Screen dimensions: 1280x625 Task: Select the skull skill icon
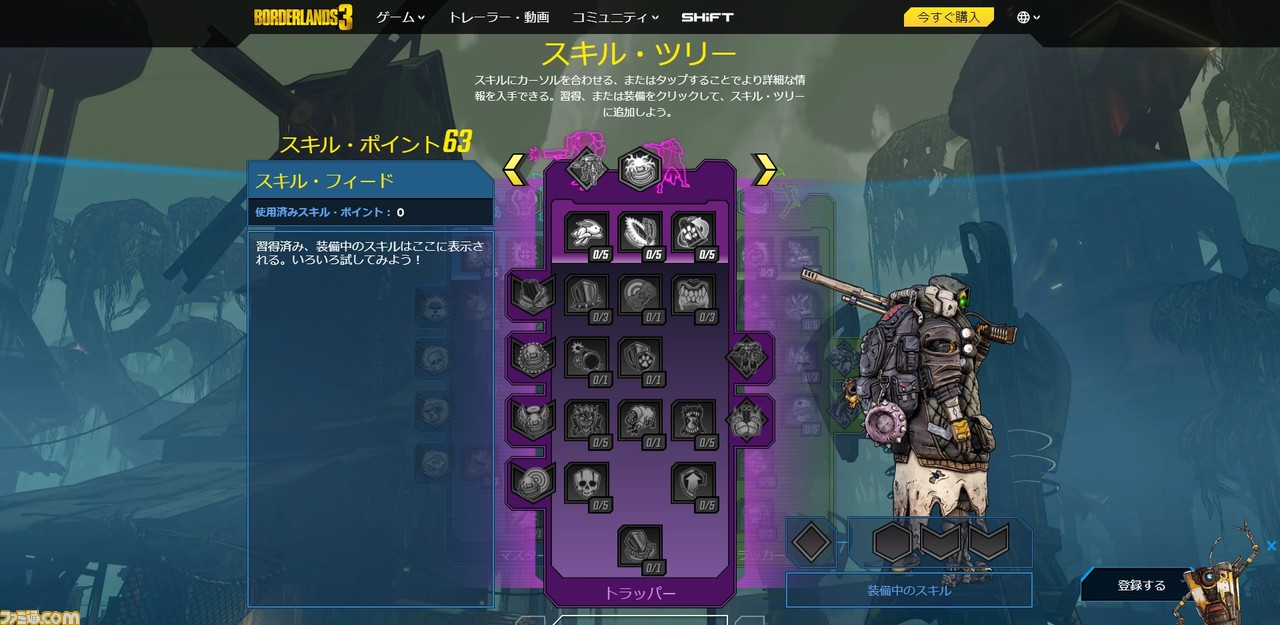click(x=586, y=482)
